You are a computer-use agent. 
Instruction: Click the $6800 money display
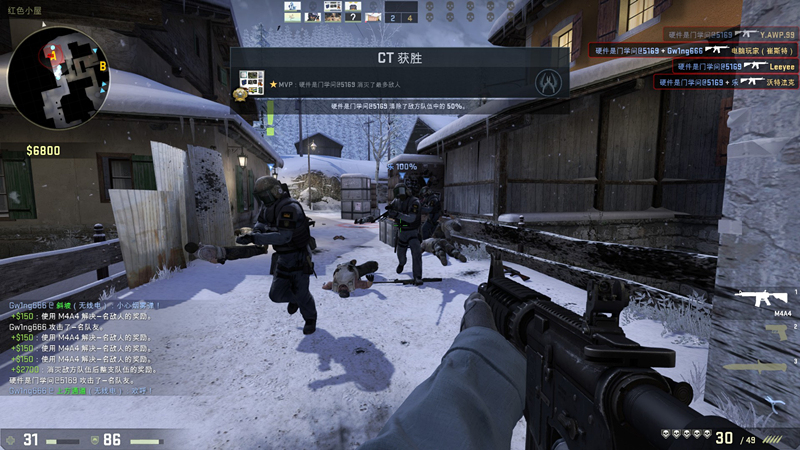point(43,151)
